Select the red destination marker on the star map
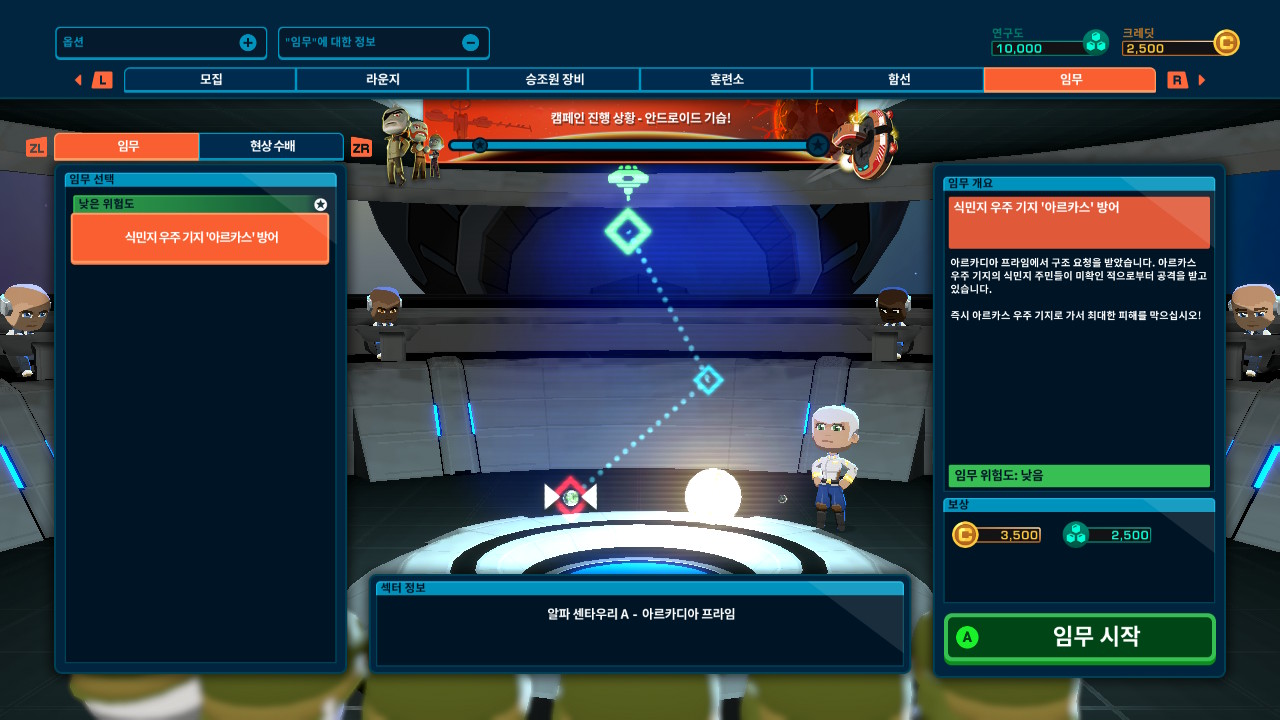 pyautogui.click(x=571, y=496)
